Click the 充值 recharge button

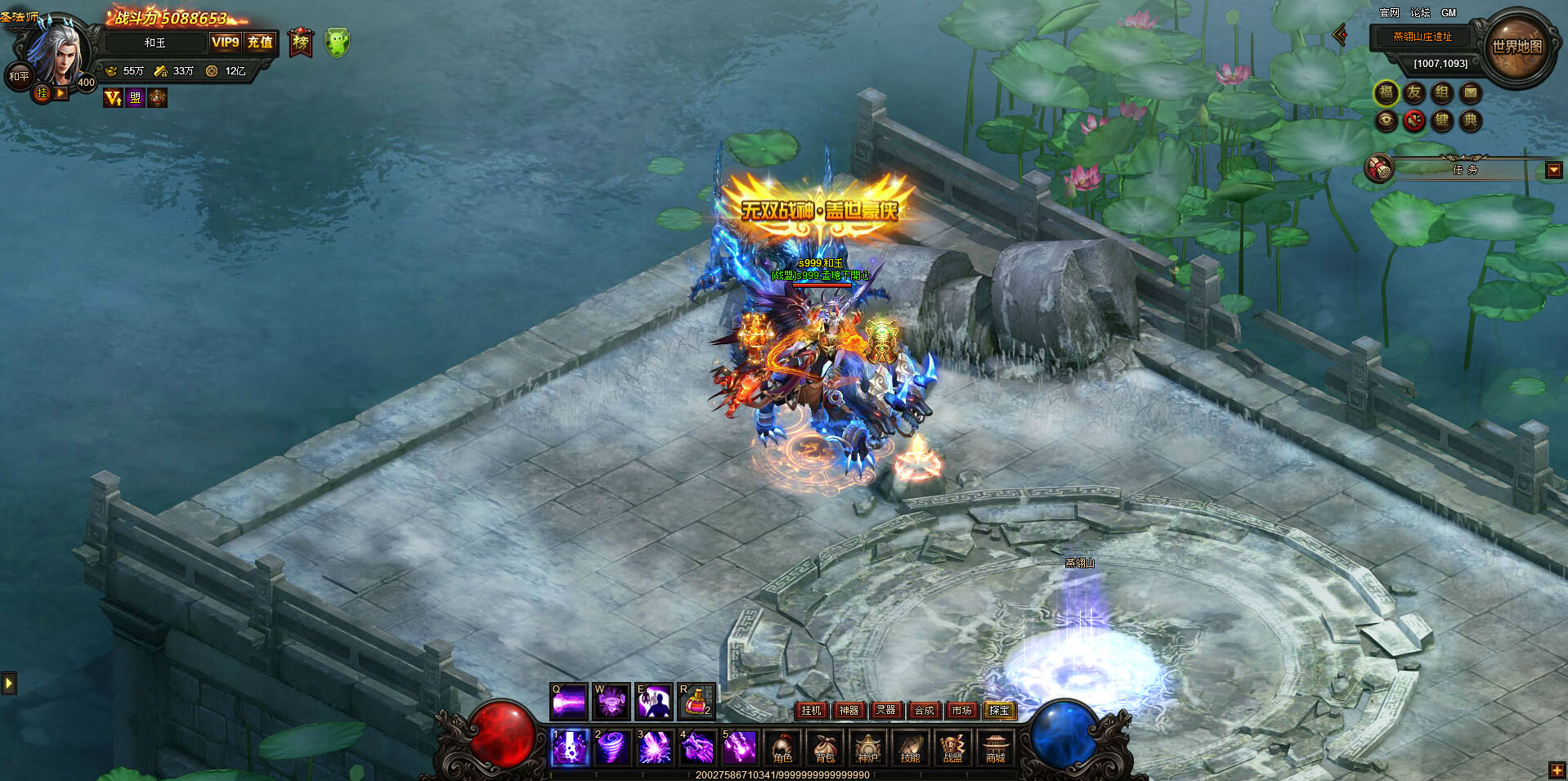(260, 43)
